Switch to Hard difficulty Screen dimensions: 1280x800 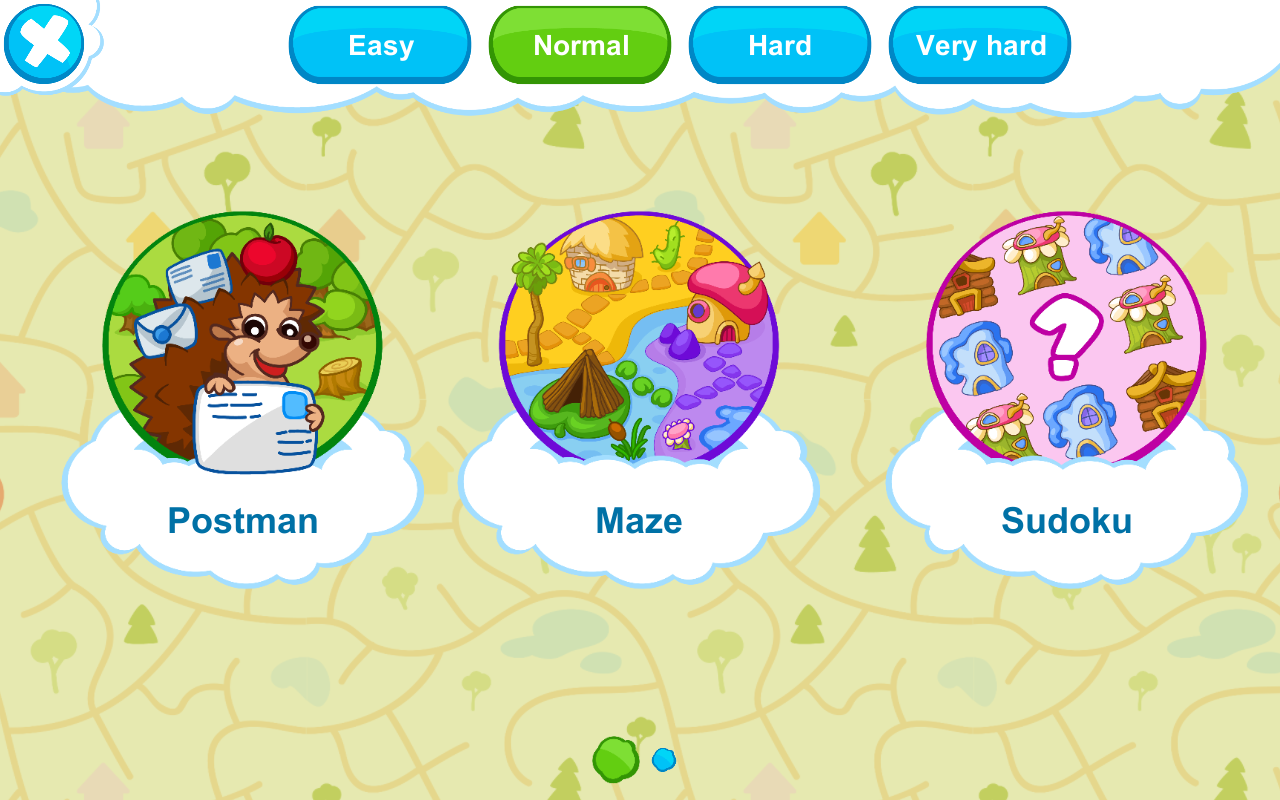click(780, 45)
